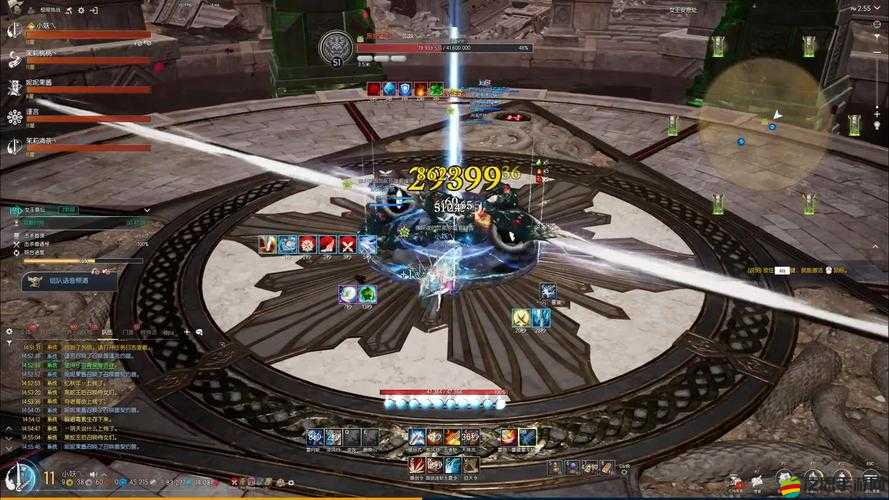This screenshot has width=889, height=500.
Task: Activate the leftmost blue skill on hotbar
Action: point(314,437)
